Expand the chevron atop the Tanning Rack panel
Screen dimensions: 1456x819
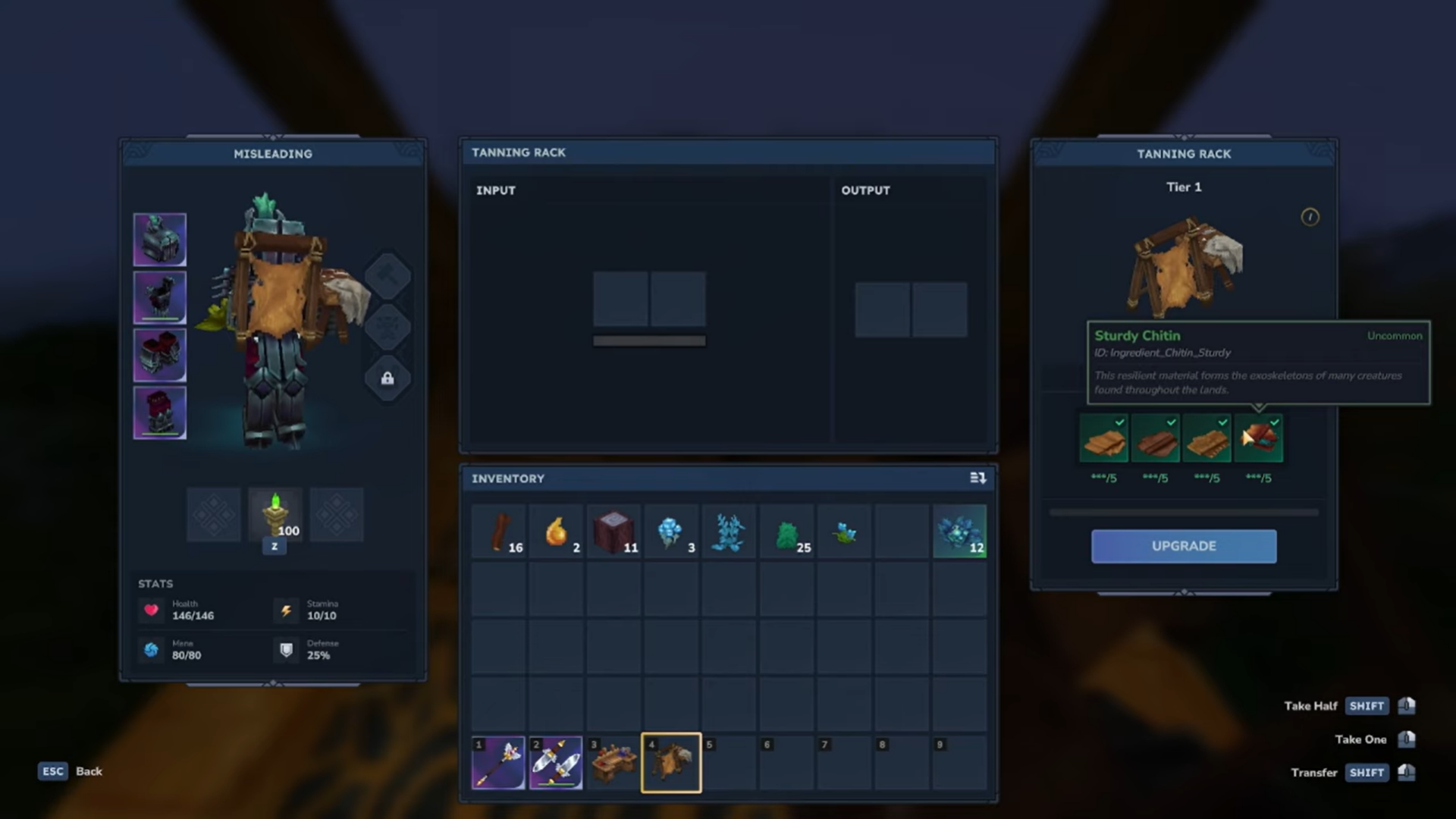point(1184,137)
